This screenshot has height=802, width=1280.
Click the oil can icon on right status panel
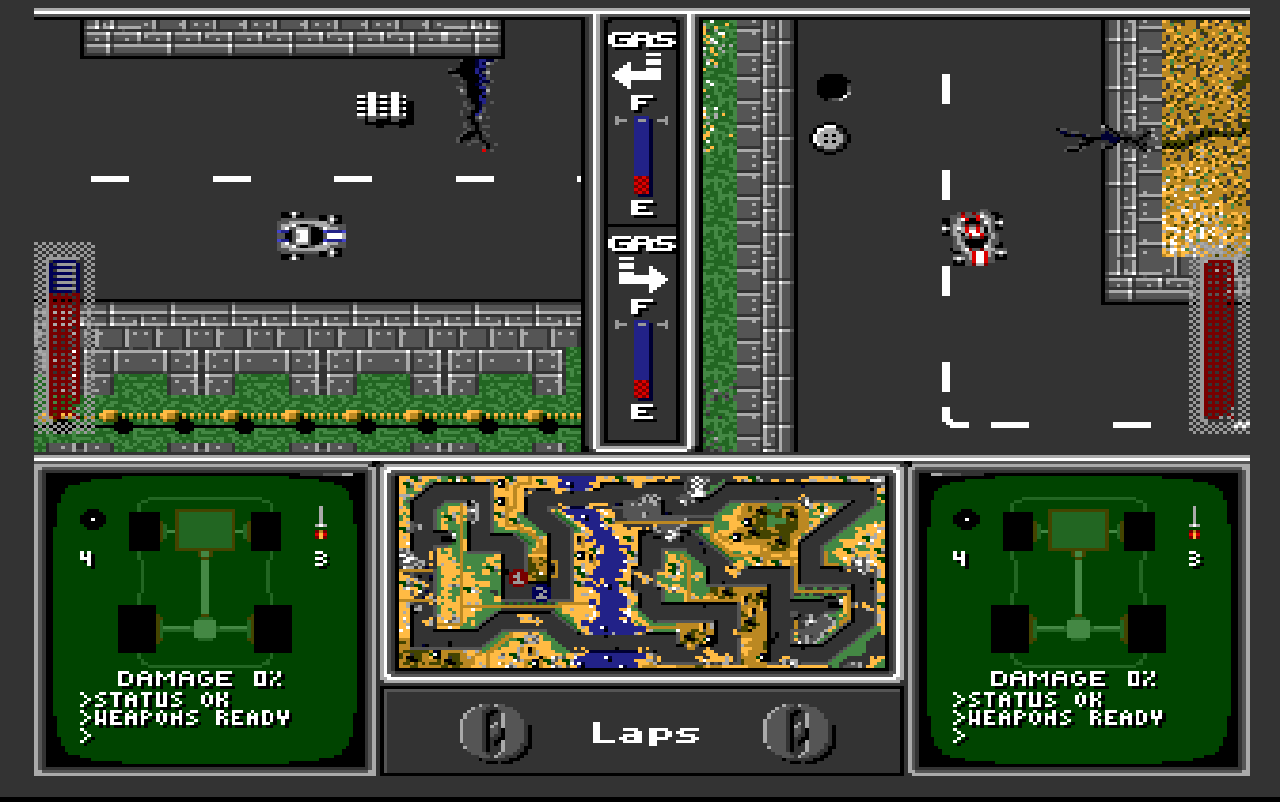pyautogui.click(x=967, y=519)
